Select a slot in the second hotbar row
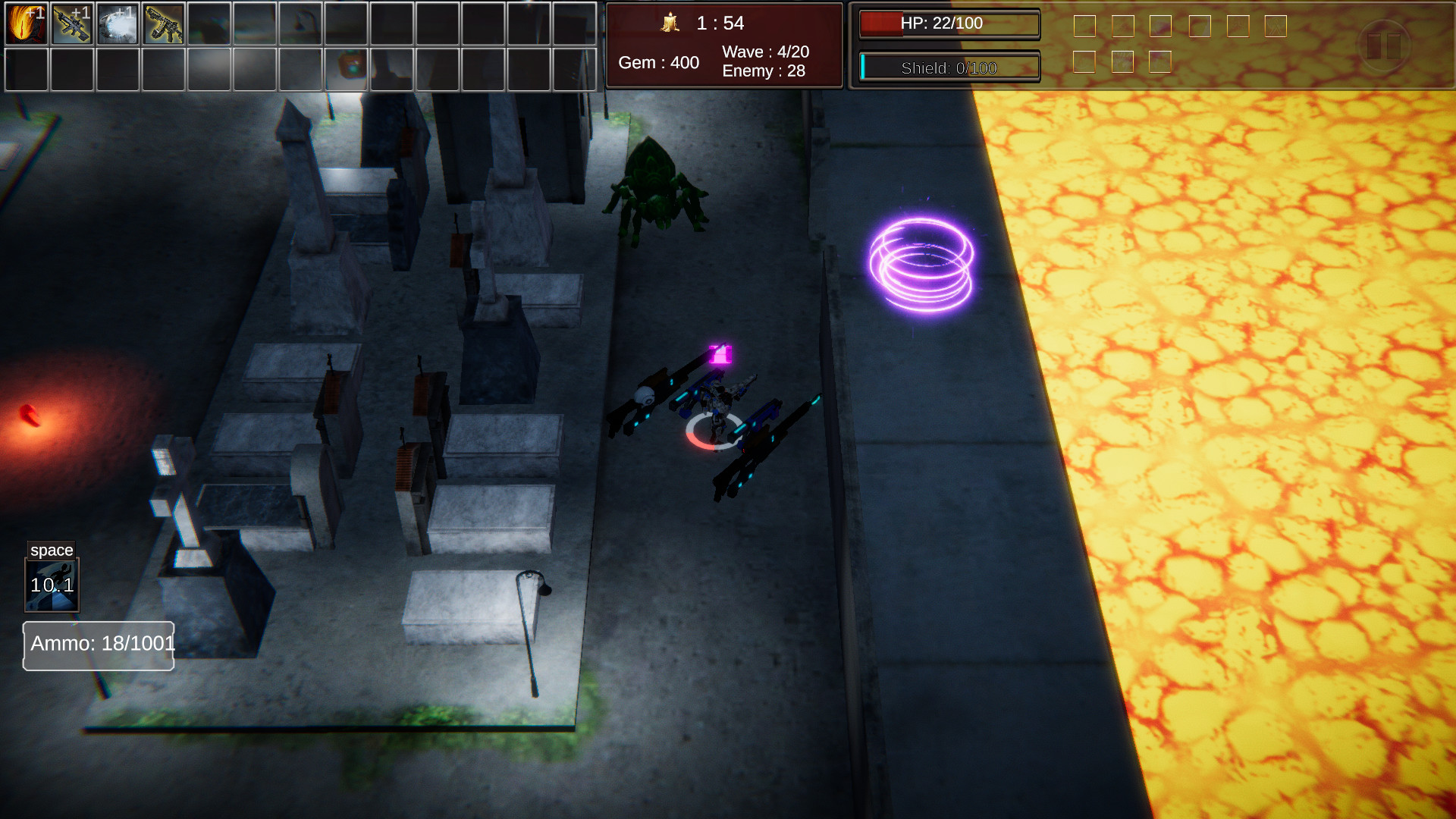 tap(26, 70)
